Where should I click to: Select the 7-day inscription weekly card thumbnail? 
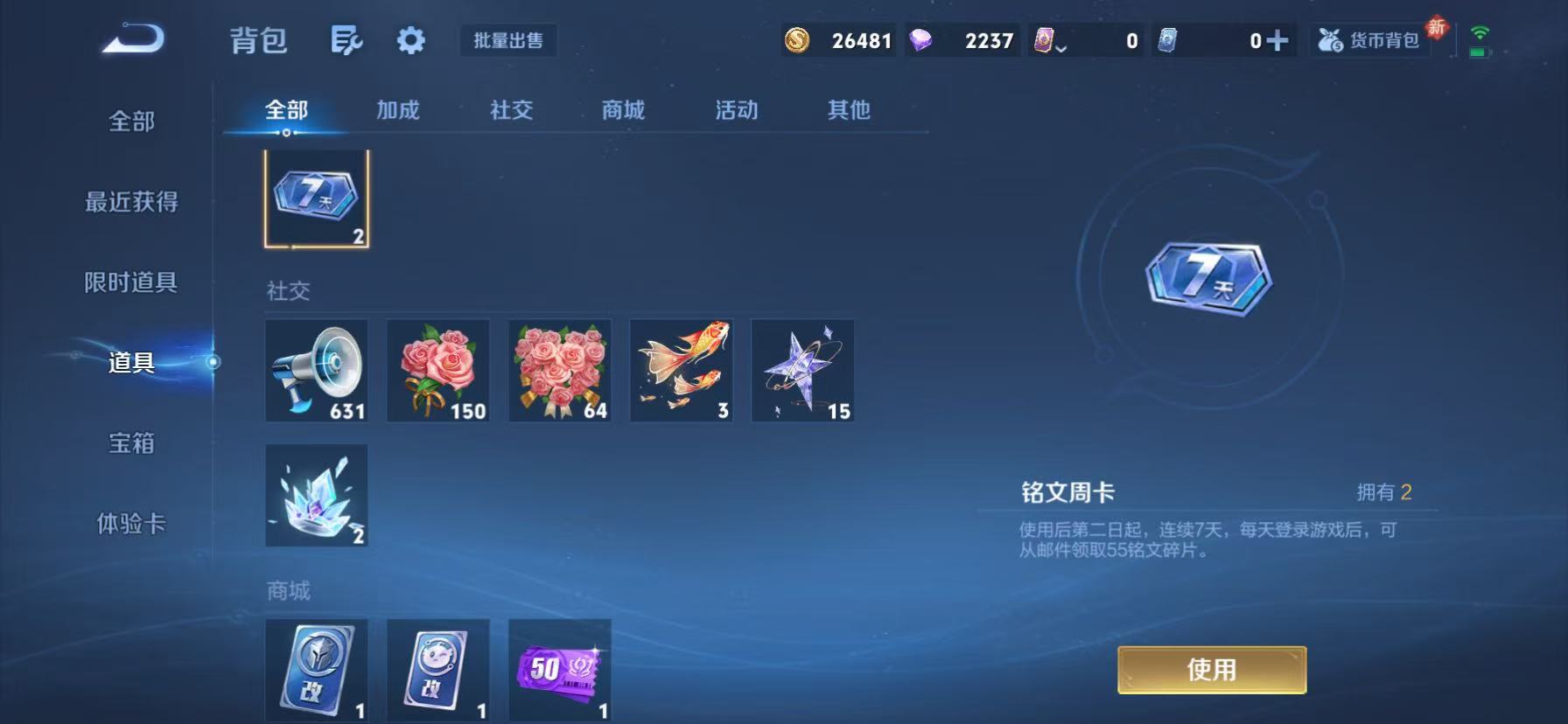click(315, 198)
